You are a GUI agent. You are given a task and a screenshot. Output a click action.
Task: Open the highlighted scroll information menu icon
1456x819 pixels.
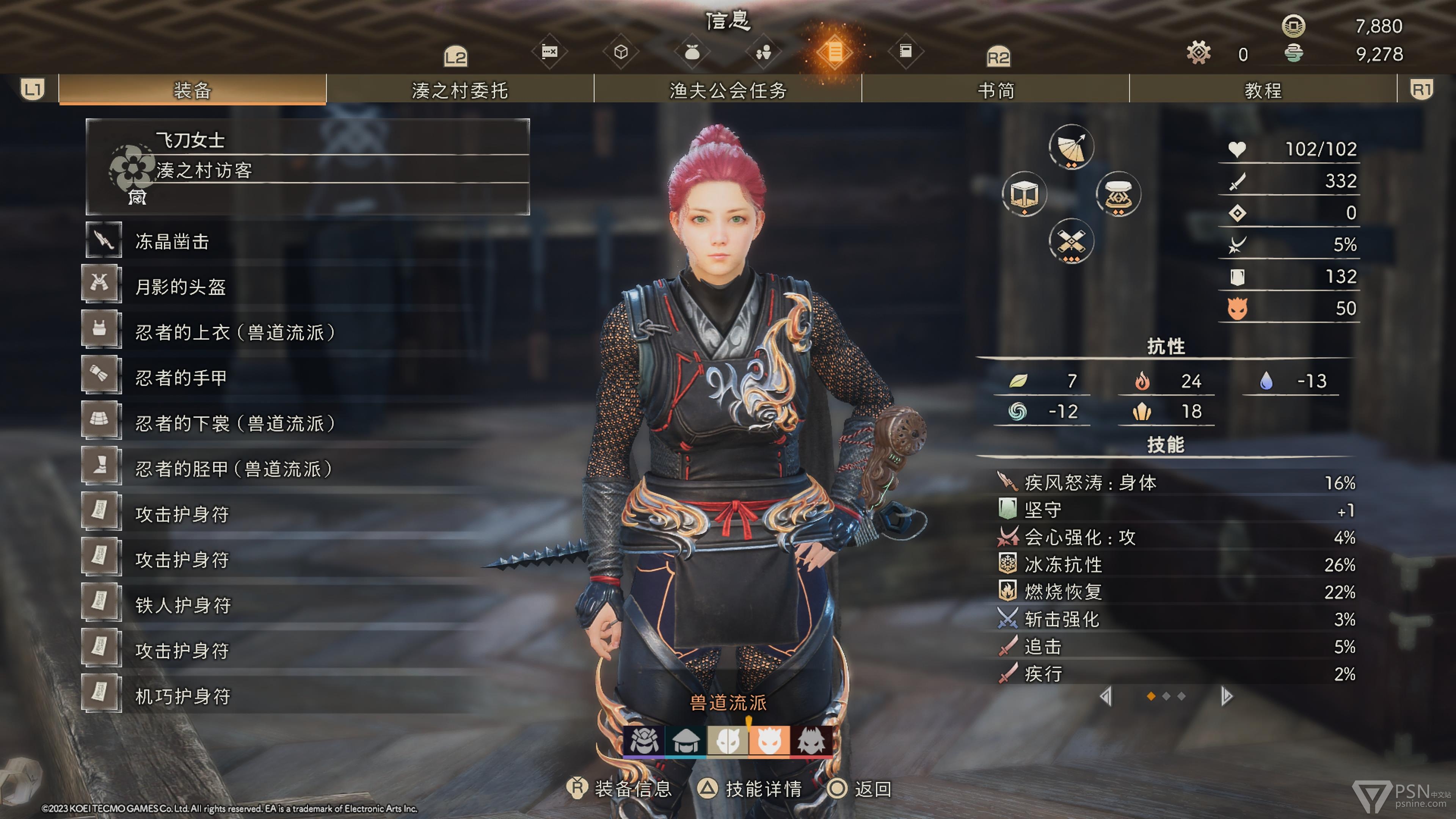[x=834, y=53]
